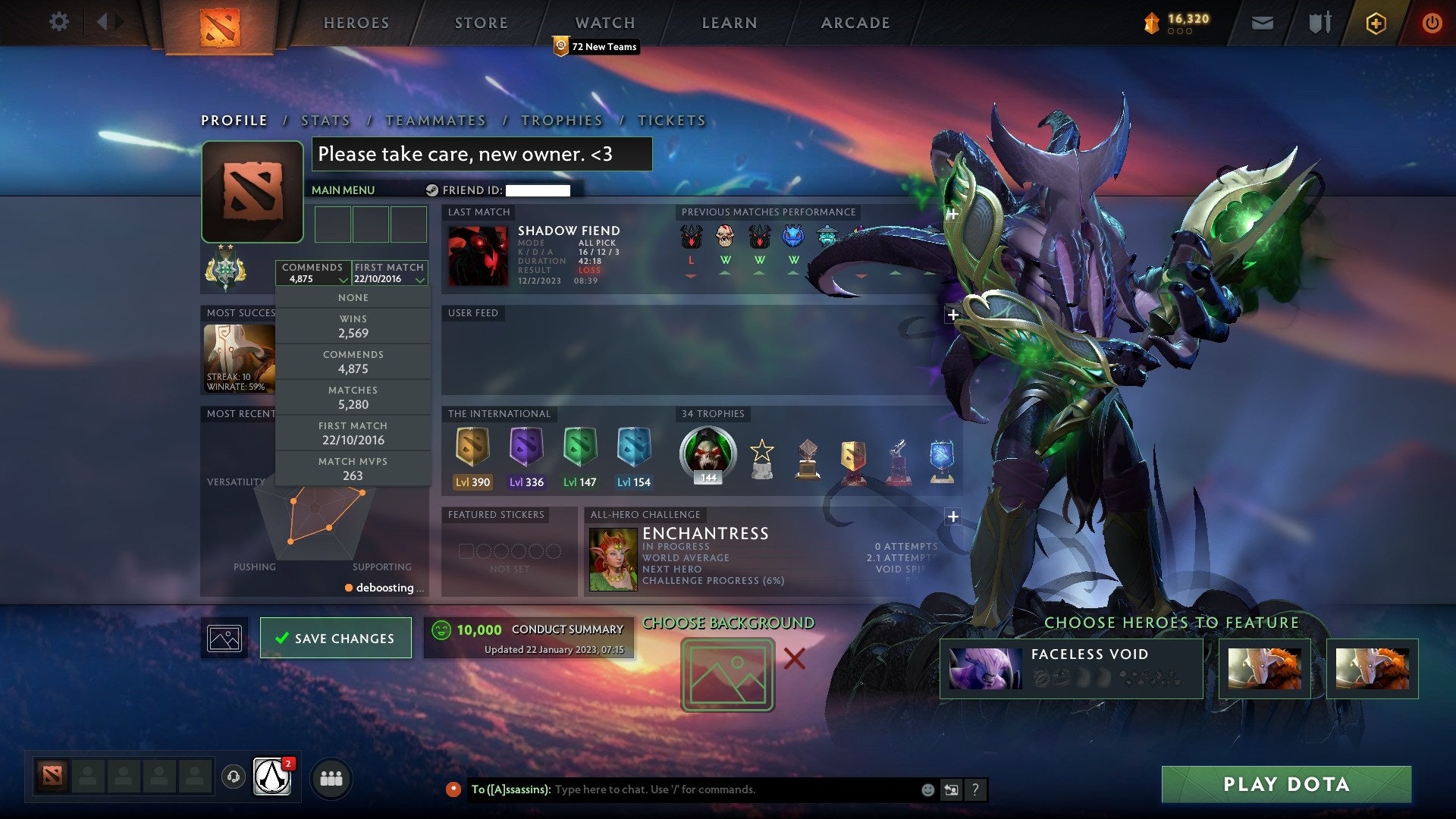Select the Faceless Void featured hero slot

[1071, 668]
